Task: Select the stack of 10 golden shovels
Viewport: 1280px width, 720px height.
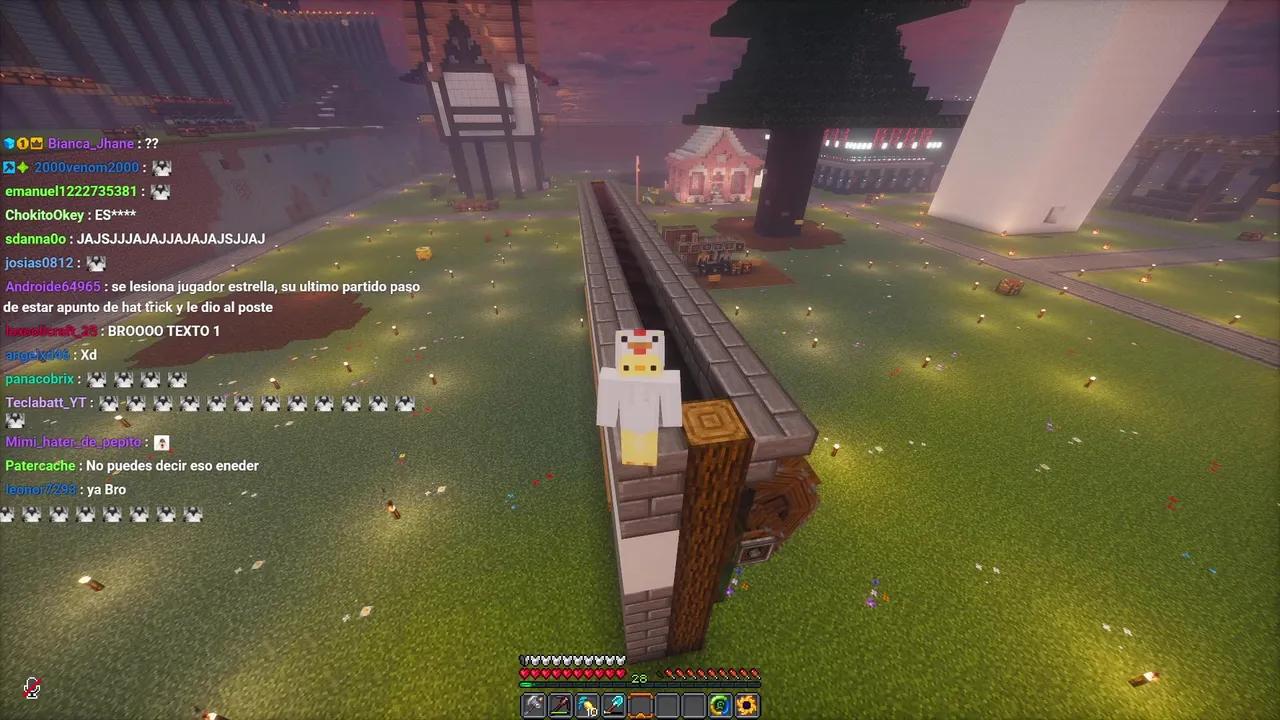Action: tap(585, 705)
